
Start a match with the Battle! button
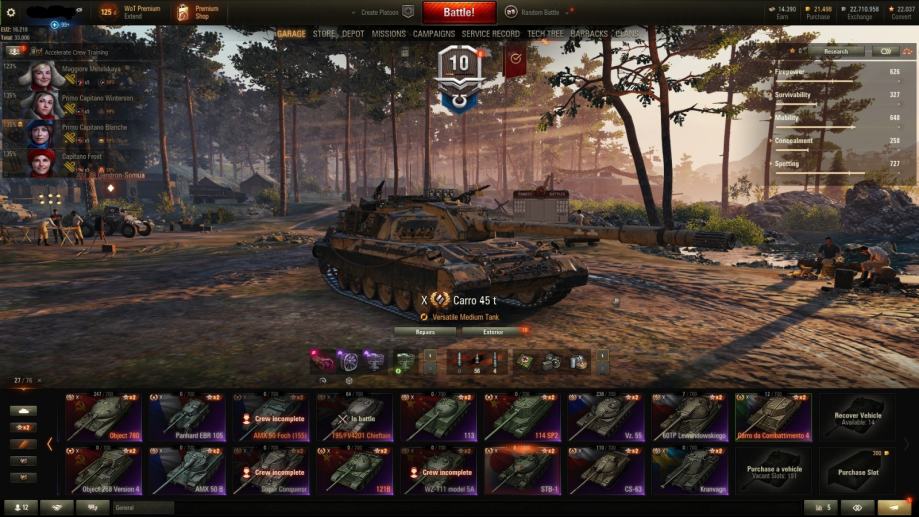(459, 12)
